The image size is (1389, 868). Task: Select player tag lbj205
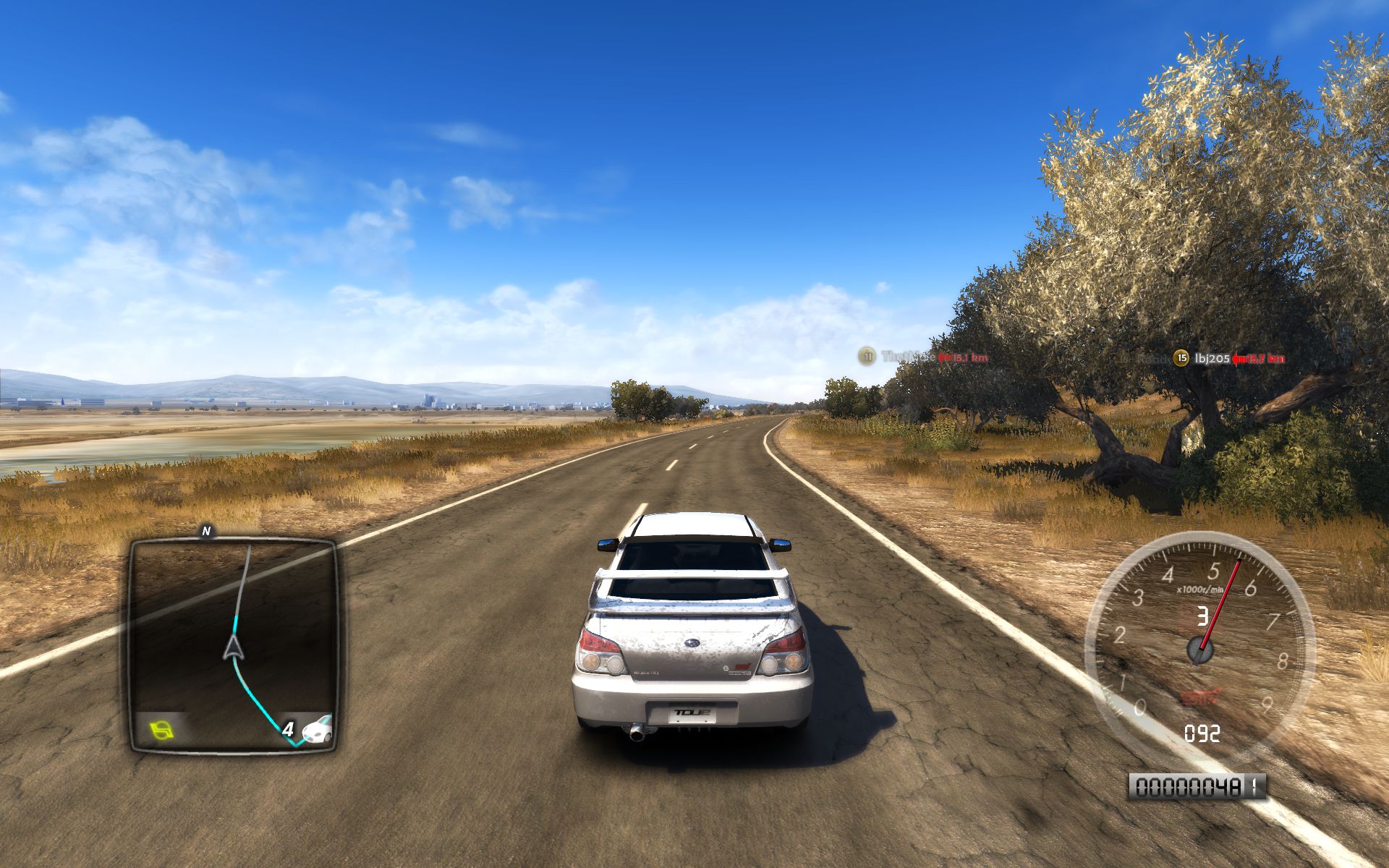pyautogui.click(x=1212, y=358)
